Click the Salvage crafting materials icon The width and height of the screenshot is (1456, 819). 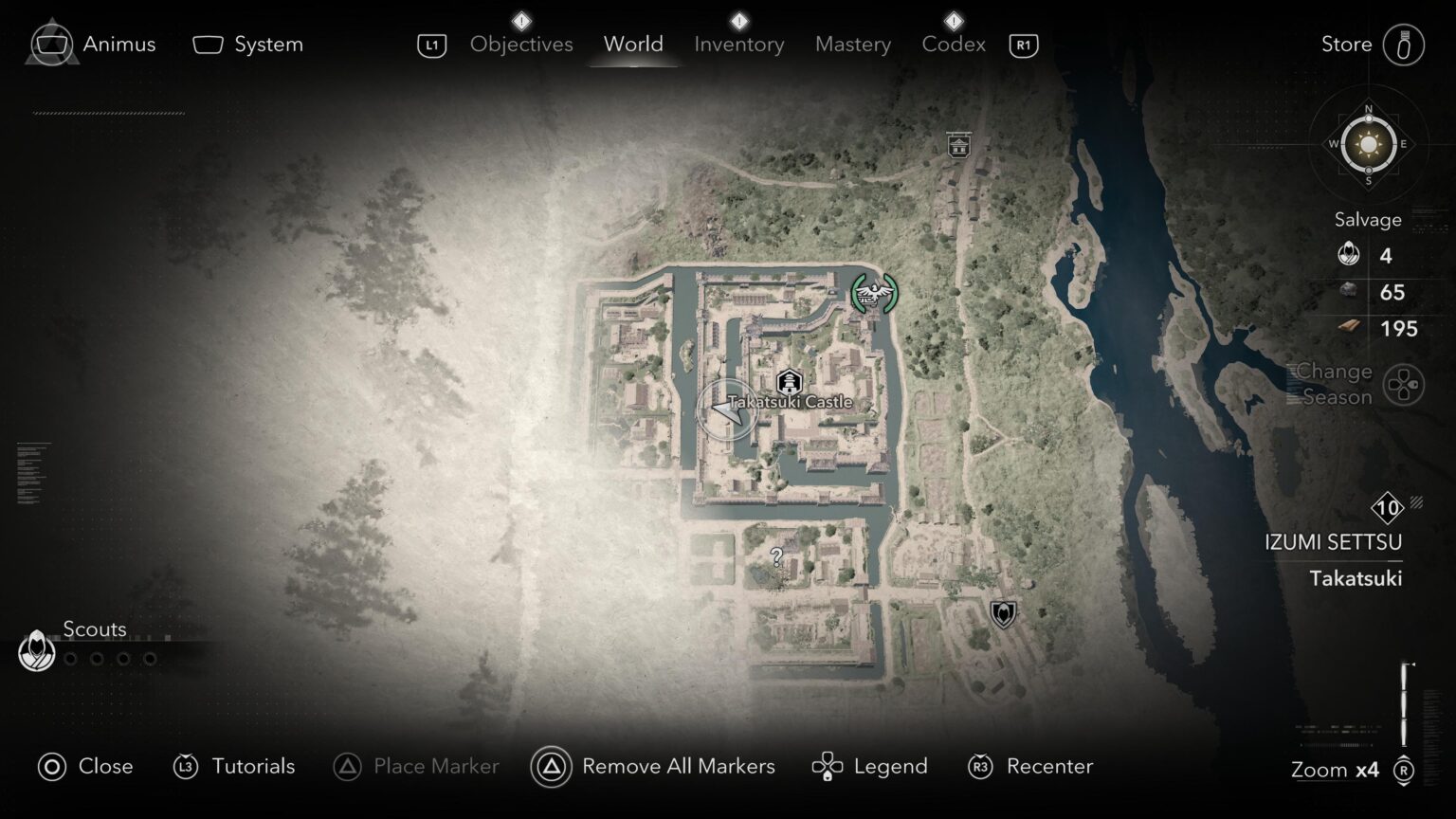pyautogui.click(x=1347, y=255)
